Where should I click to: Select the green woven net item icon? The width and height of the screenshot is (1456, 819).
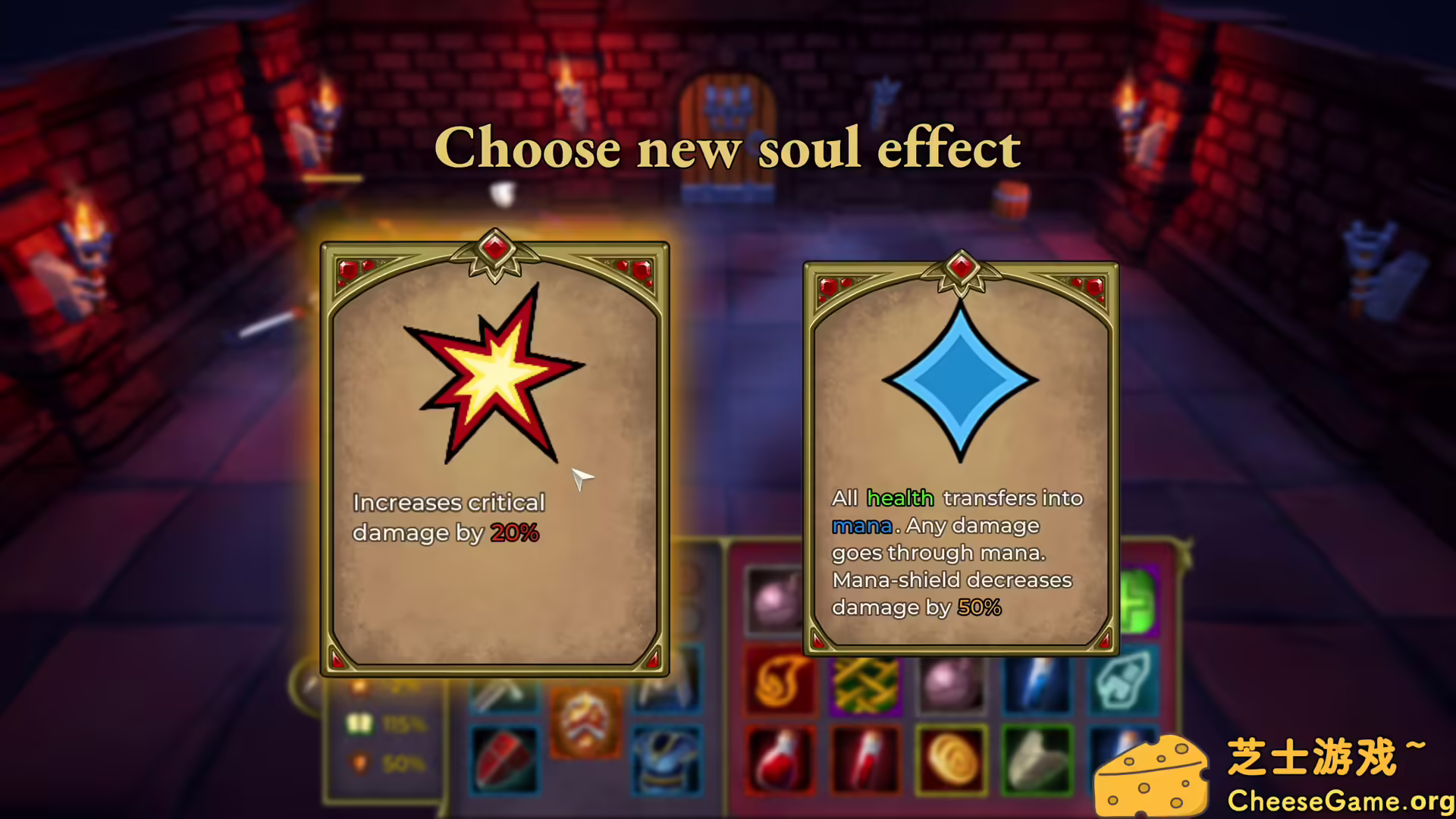pyautogui.click(x=865, y=686)
